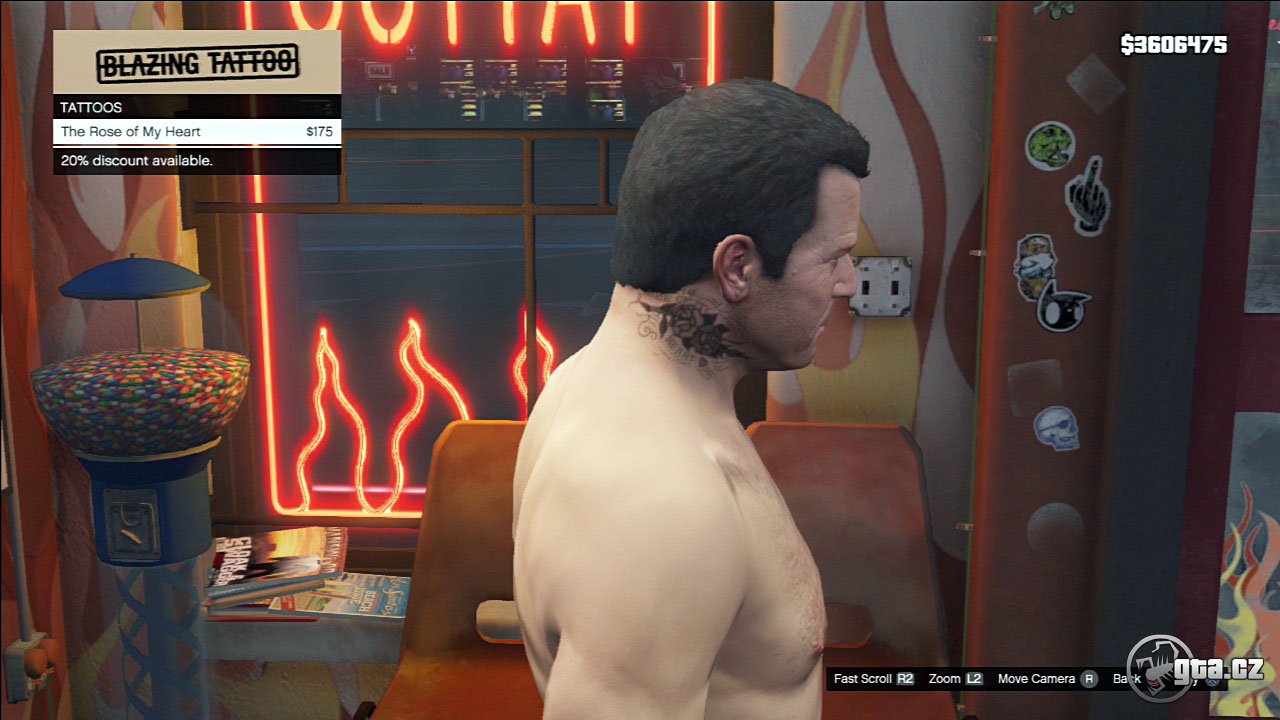Click the gta.cz watermark logo
The width and height of the screenshot is (1280, 720).
pos(1194,668)
